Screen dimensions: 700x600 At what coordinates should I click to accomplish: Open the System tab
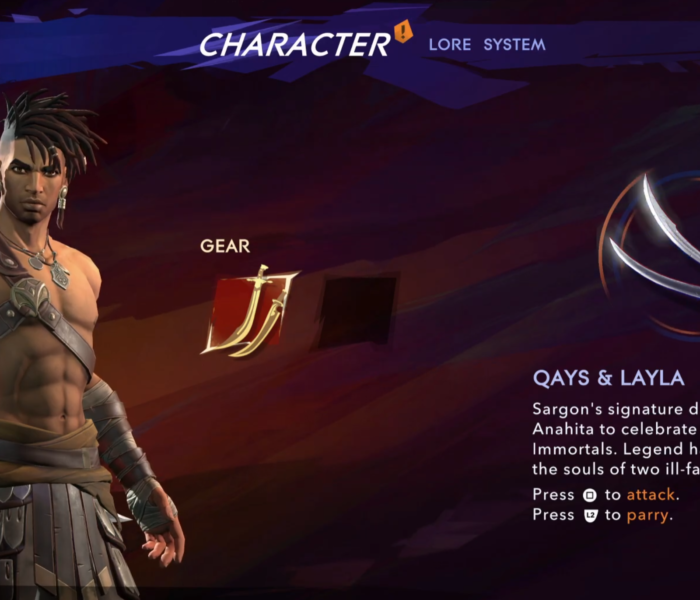[514, 45]
